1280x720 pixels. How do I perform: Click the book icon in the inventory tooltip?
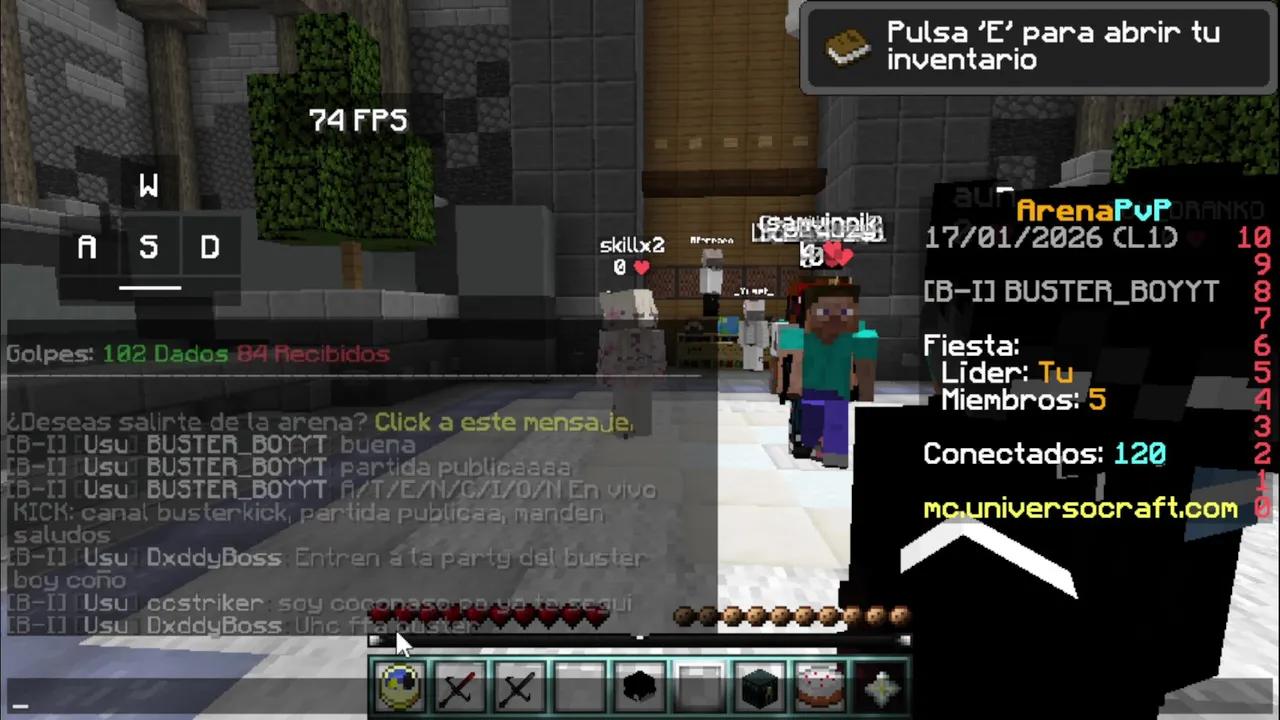[849, 46]
